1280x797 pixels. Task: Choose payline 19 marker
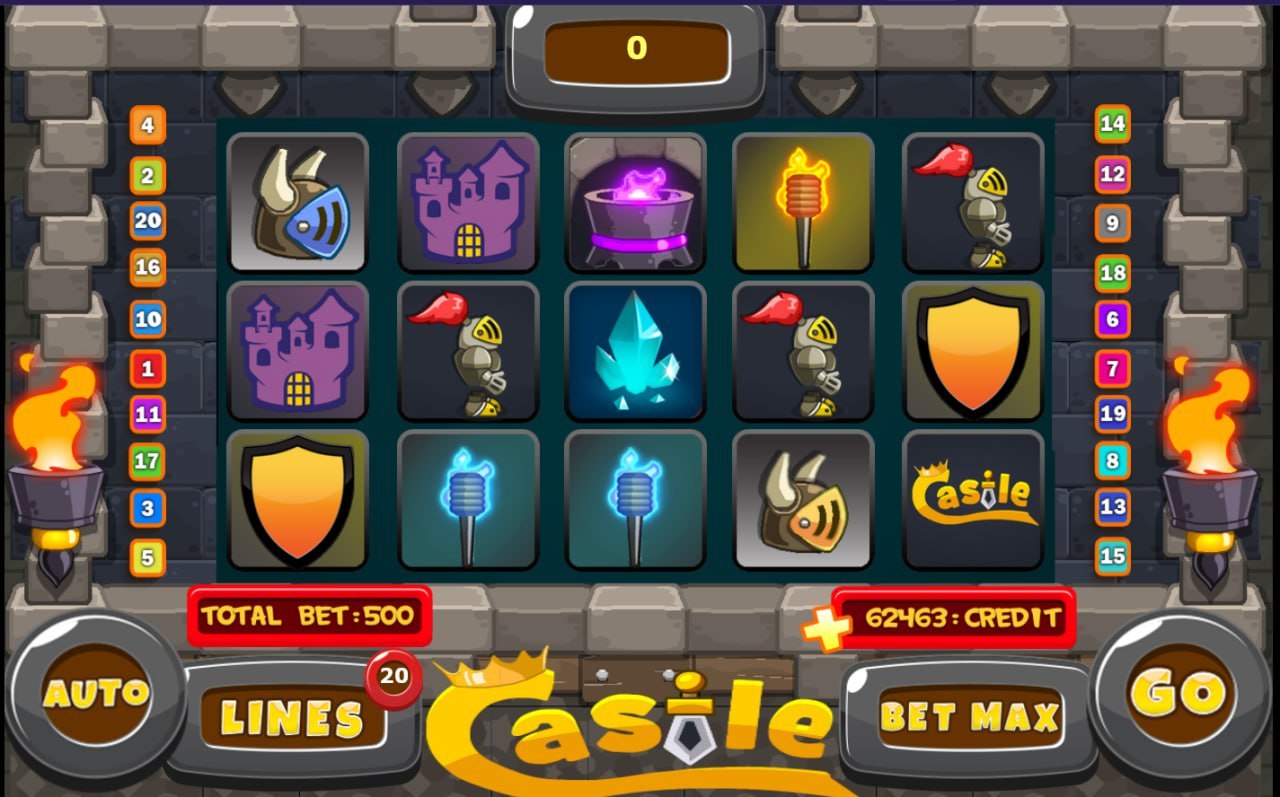1112,413
